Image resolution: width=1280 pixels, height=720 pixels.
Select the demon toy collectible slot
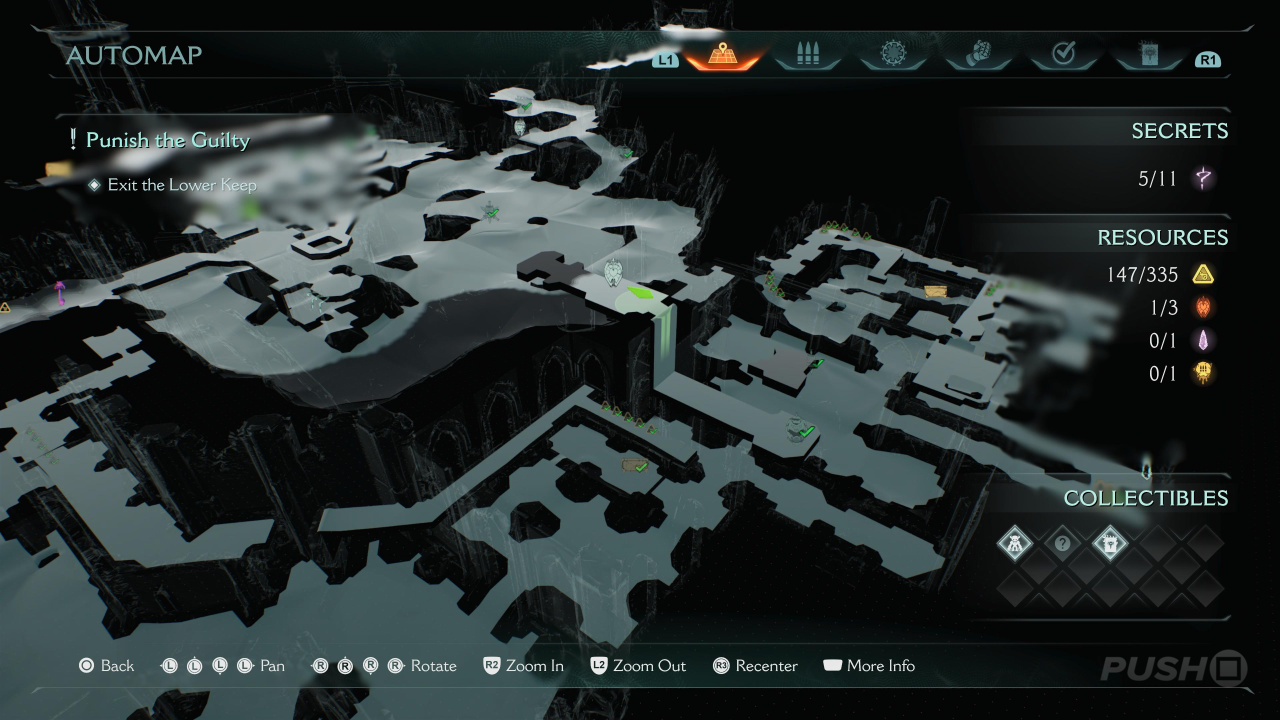point(1015,544)
